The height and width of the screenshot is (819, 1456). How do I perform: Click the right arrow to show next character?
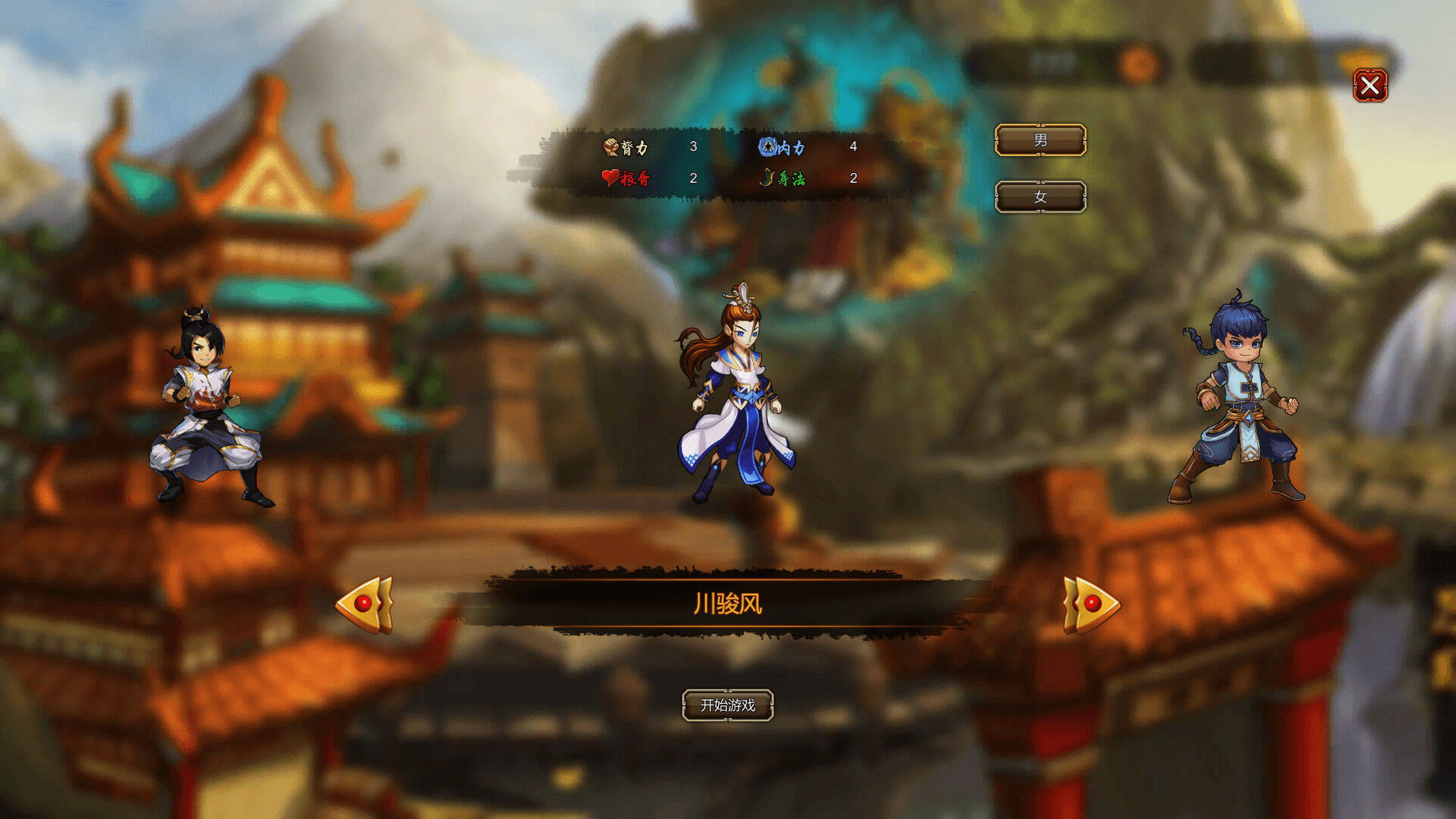[x=1090, y=604]
